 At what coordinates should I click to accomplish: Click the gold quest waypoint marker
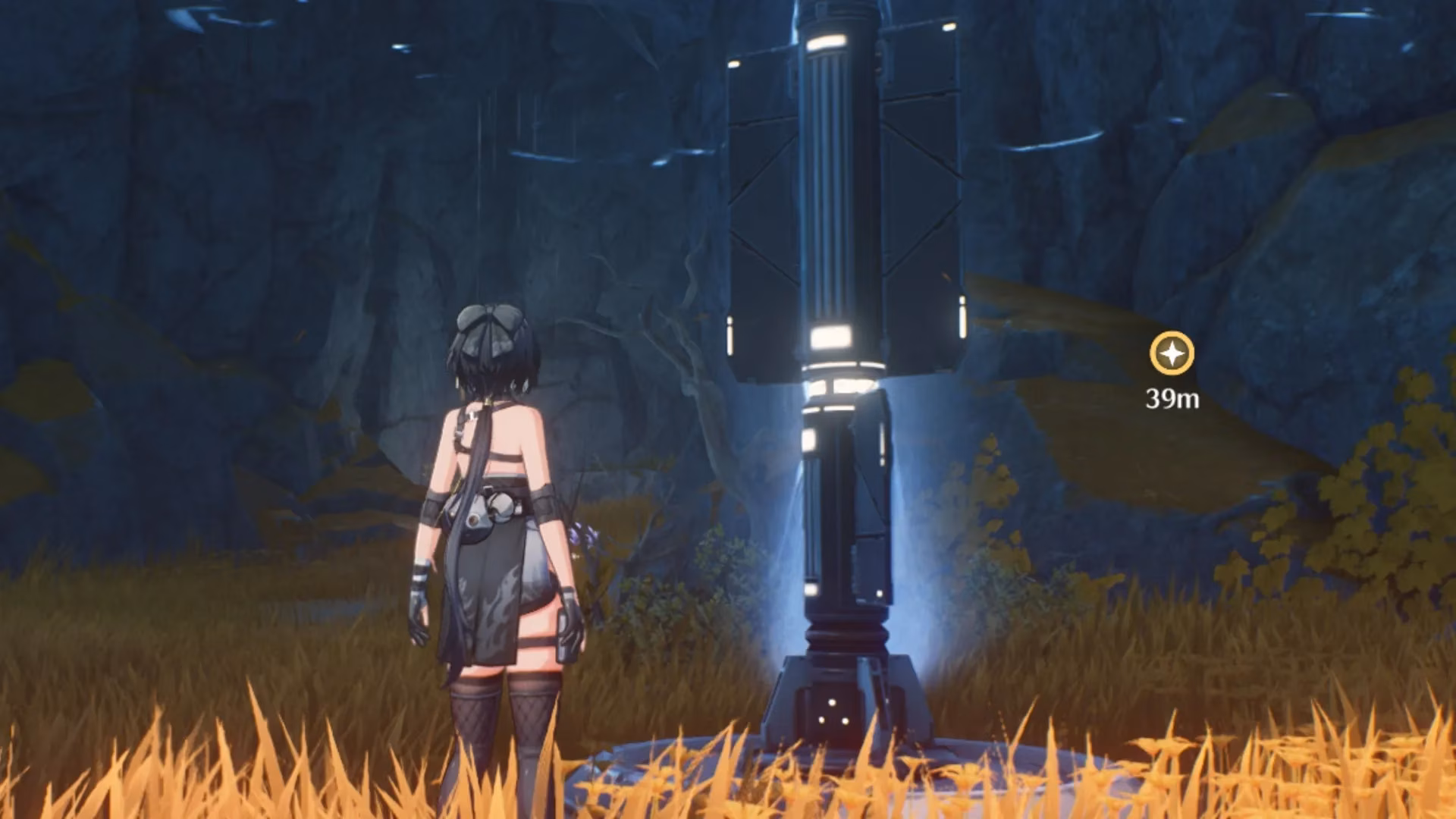click(x=1172, y=353)
